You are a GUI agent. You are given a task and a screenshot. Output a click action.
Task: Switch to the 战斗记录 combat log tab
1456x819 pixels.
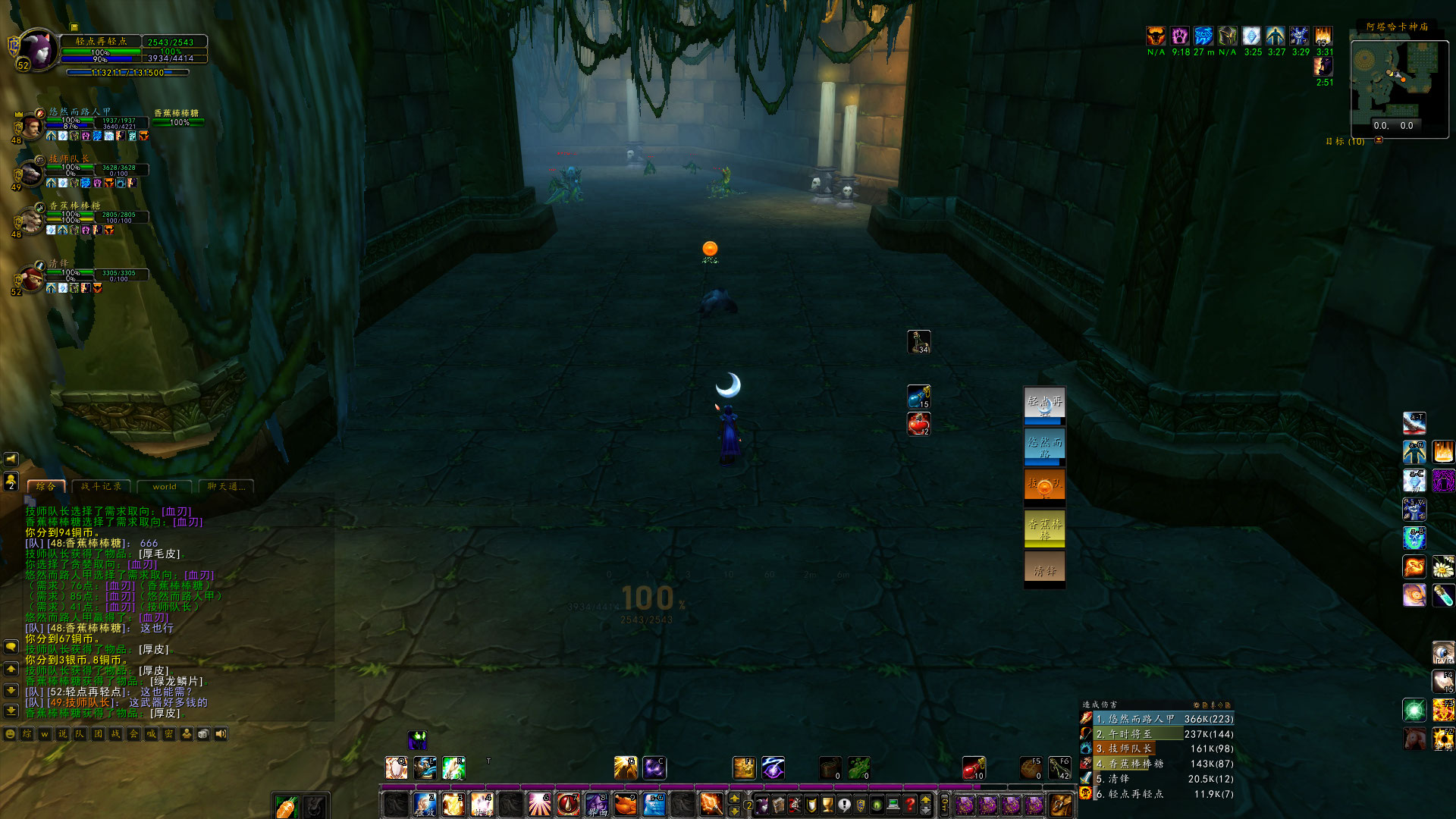pos(102,487)
